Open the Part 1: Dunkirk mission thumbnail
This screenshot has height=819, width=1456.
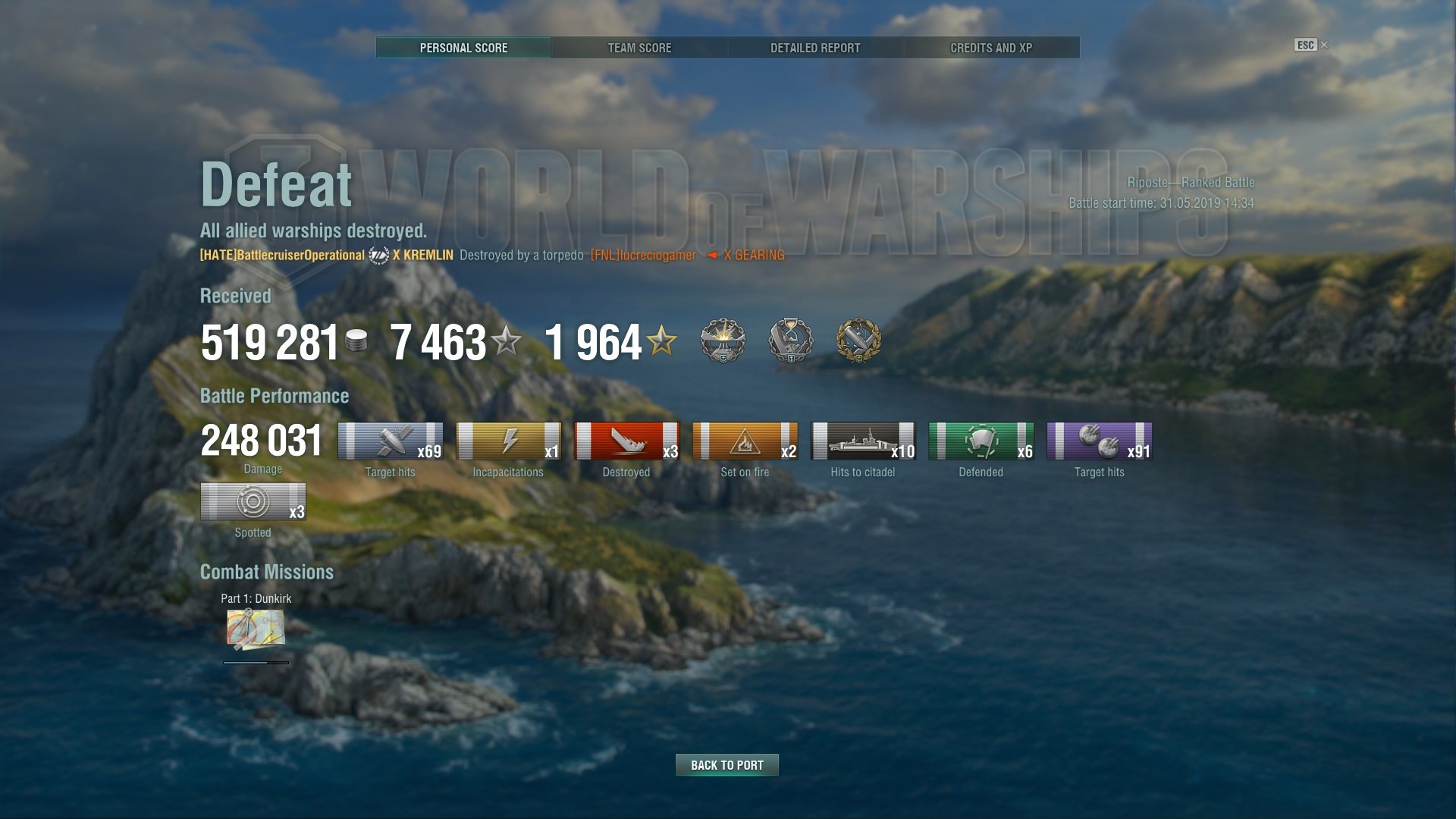256,629
